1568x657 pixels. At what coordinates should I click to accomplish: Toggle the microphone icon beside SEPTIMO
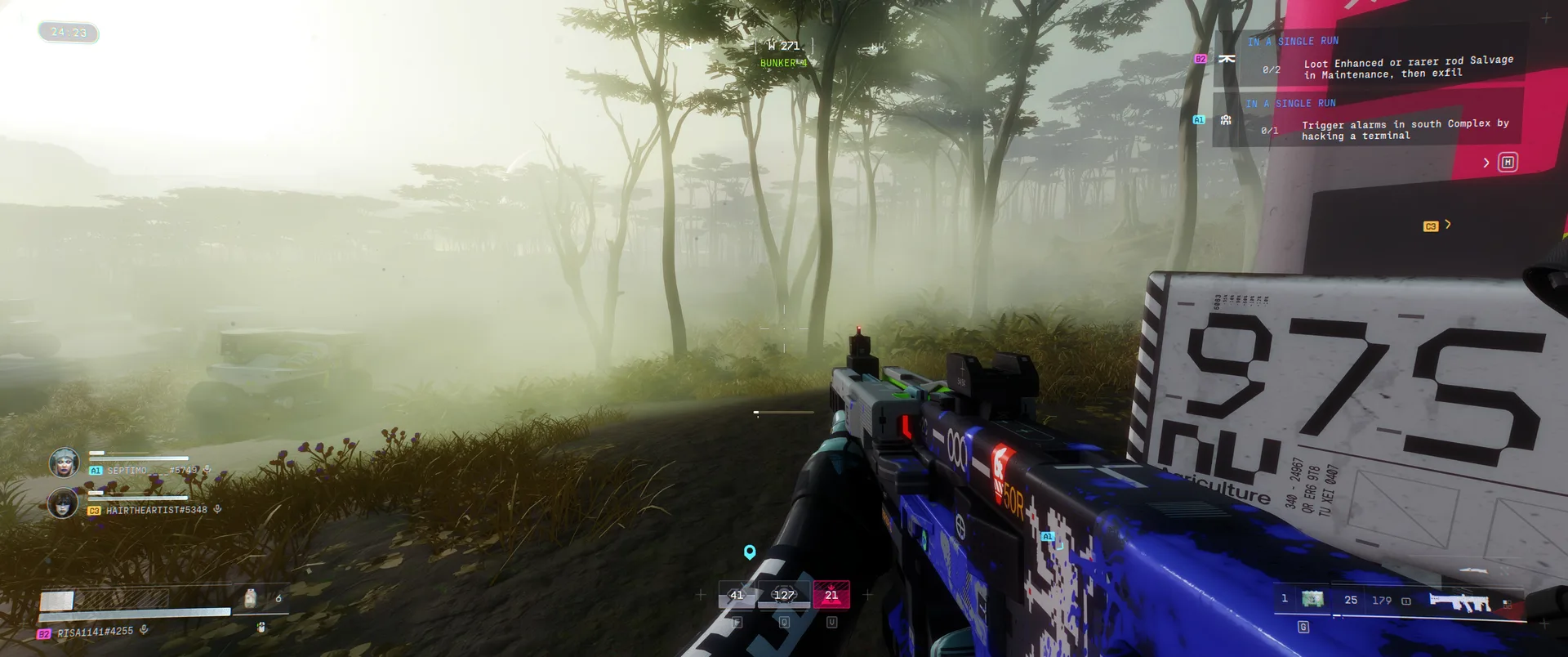coord(207,470)
